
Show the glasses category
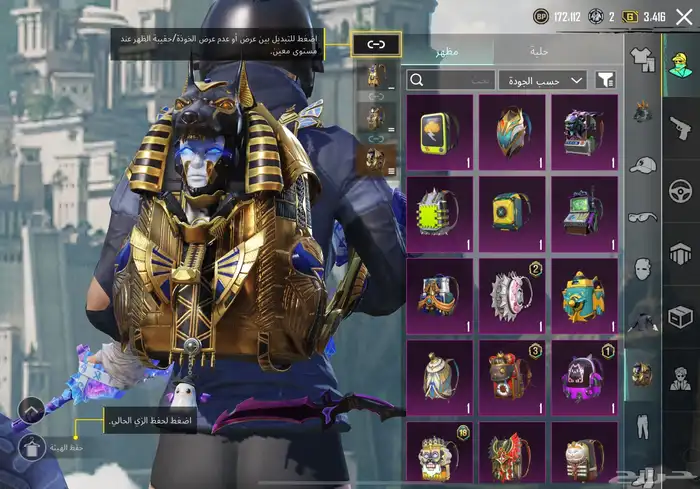point(642,217)
